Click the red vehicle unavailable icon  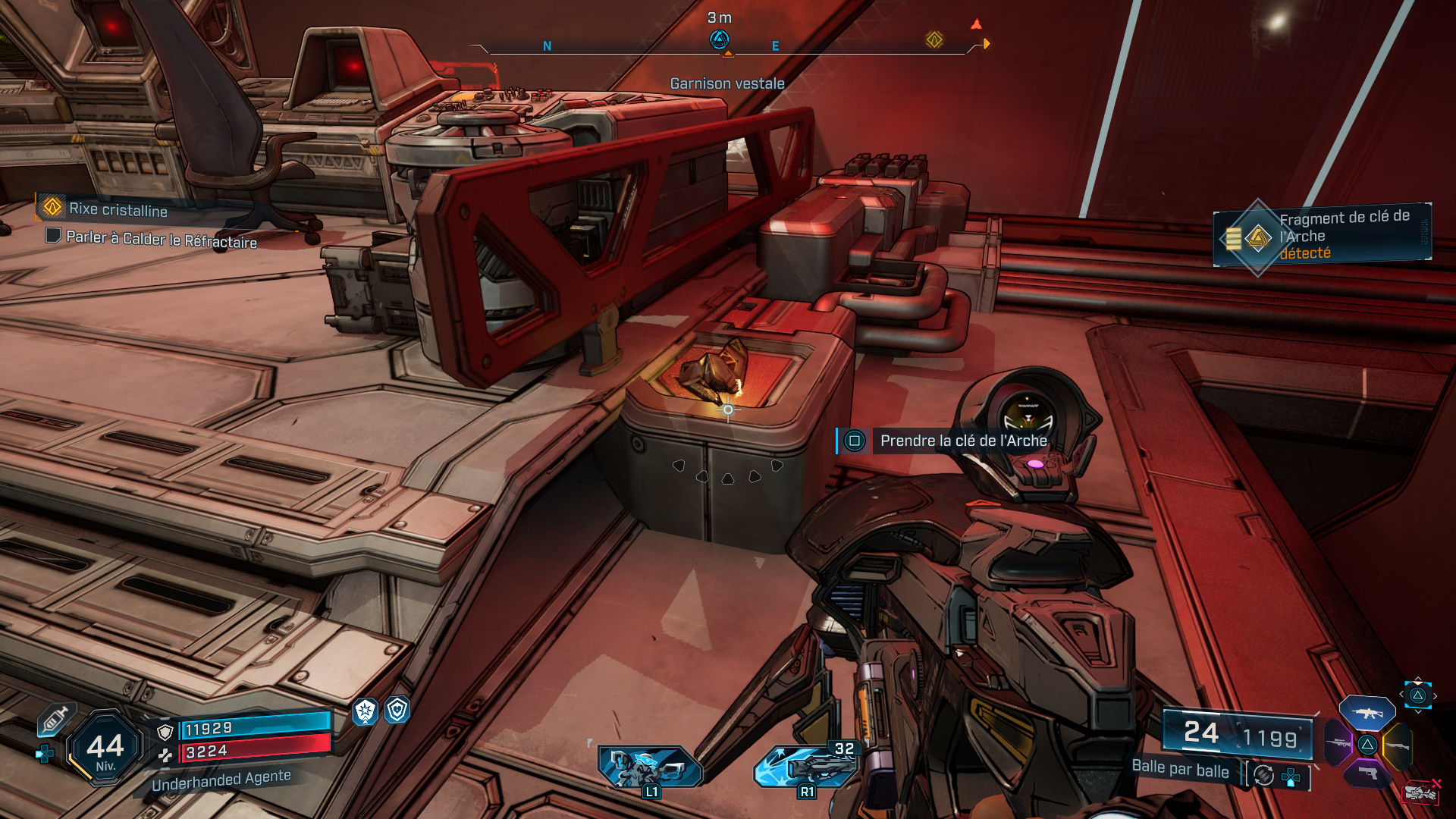pyautogui.click(x=1421, y=792)
